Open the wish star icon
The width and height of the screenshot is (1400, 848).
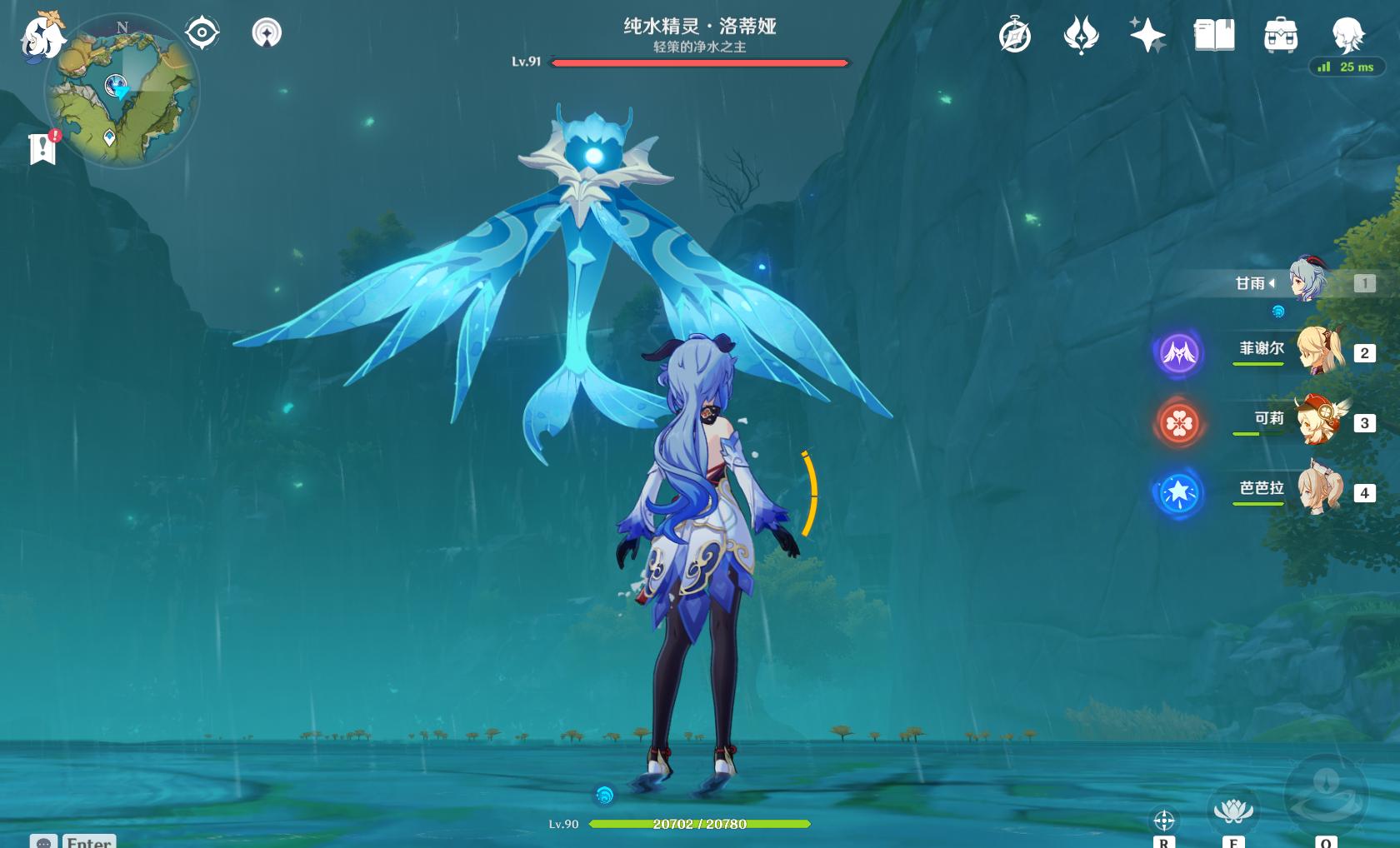coord(1147,36)
